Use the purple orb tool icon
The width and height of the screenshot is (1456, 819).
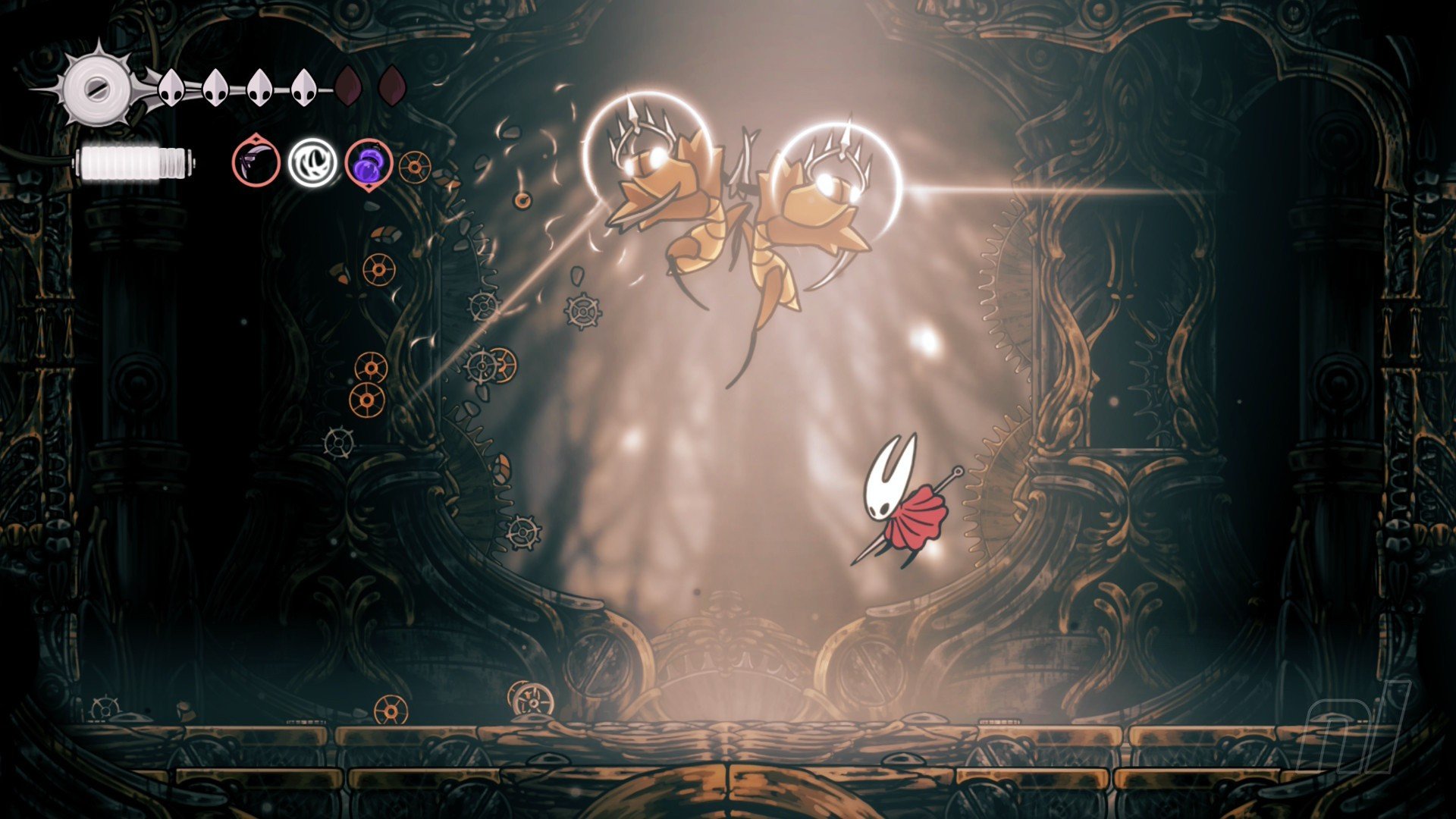369,163
